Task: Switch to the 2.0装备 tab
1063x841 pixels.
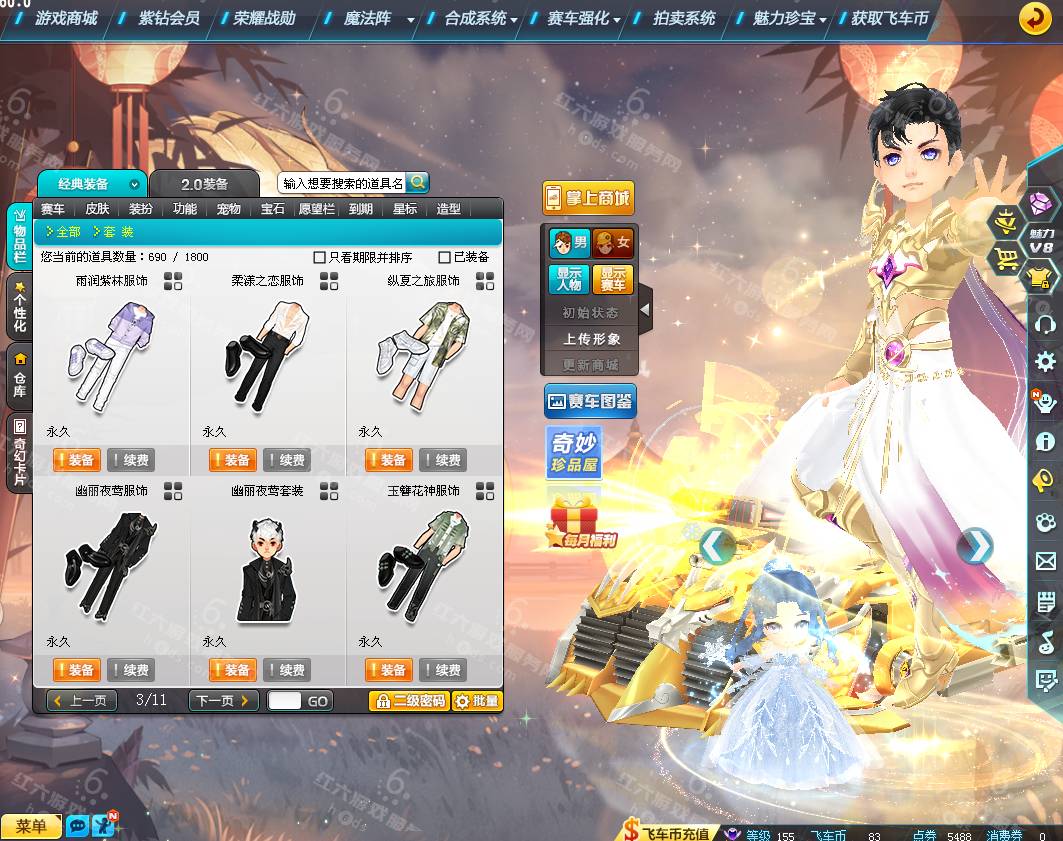Action: point(204,184)
